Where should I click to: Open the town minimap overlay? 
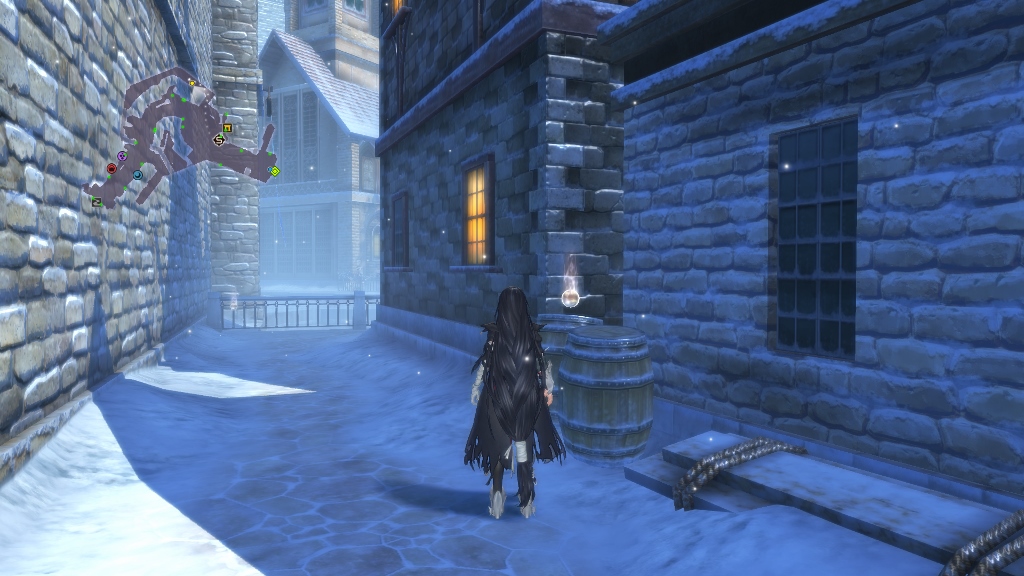pyautogui.click(x=180, y=140)
